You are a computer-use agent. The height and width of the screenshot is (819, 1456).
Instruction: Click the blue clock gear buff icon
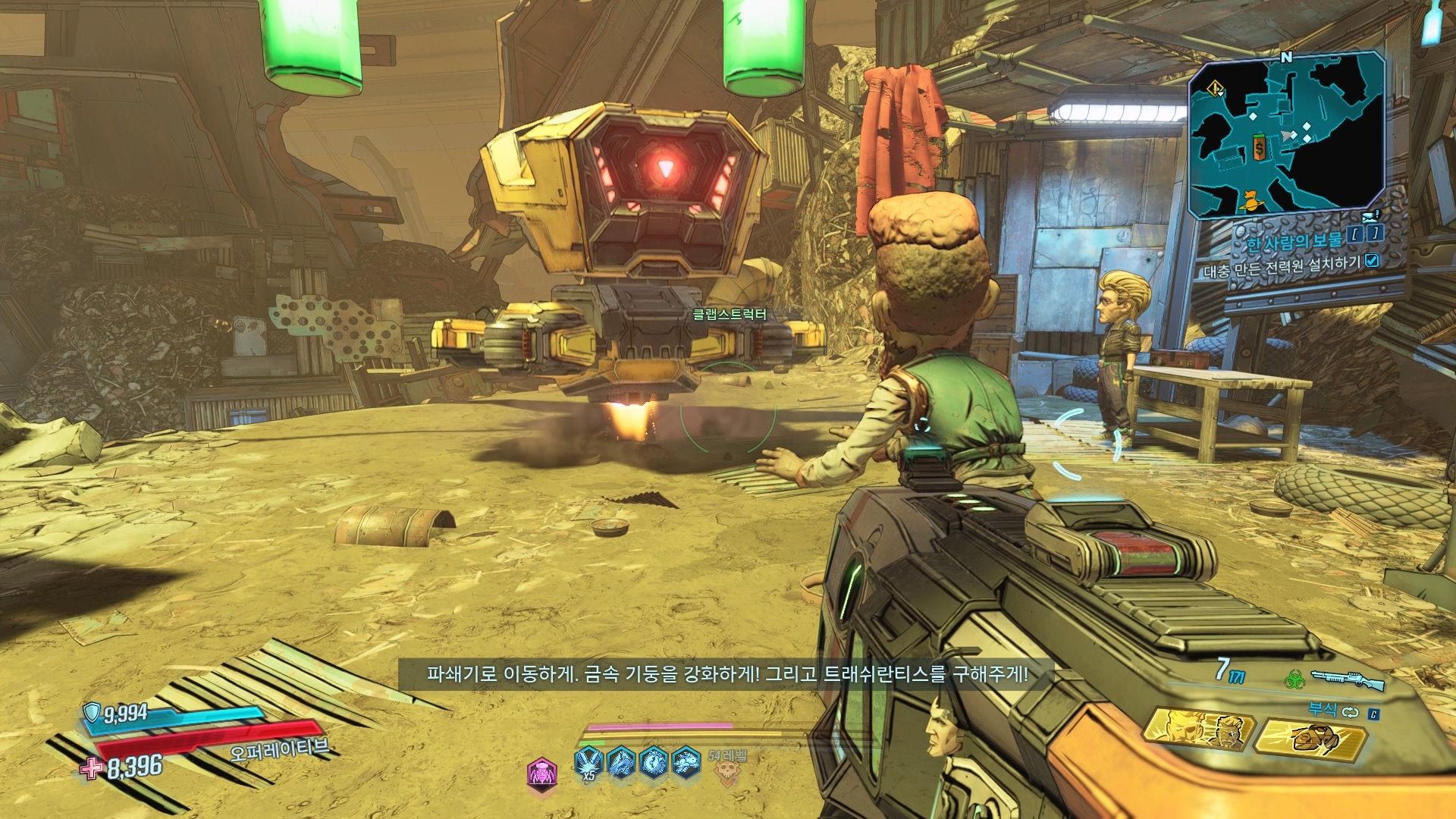click(654, 762)
